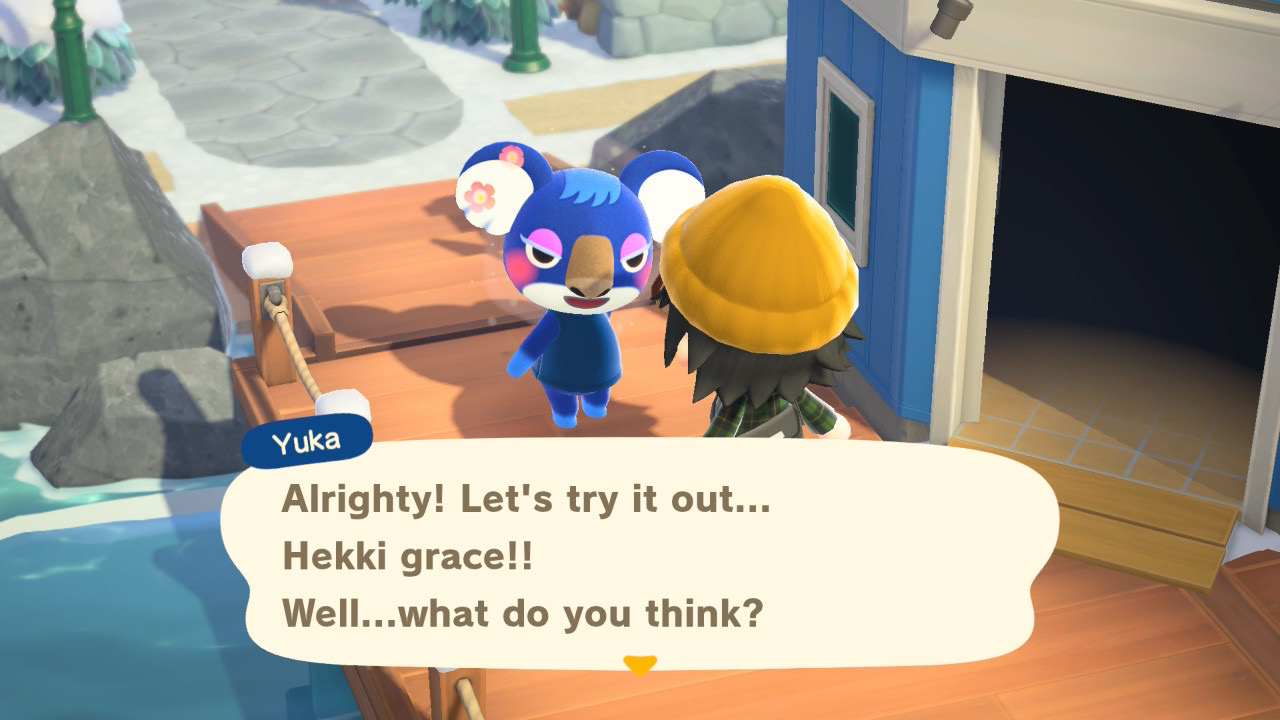Viewport: 1280px width, 720px height.
Task: Advance dialogue with the orange arrow
Action: 639,664
